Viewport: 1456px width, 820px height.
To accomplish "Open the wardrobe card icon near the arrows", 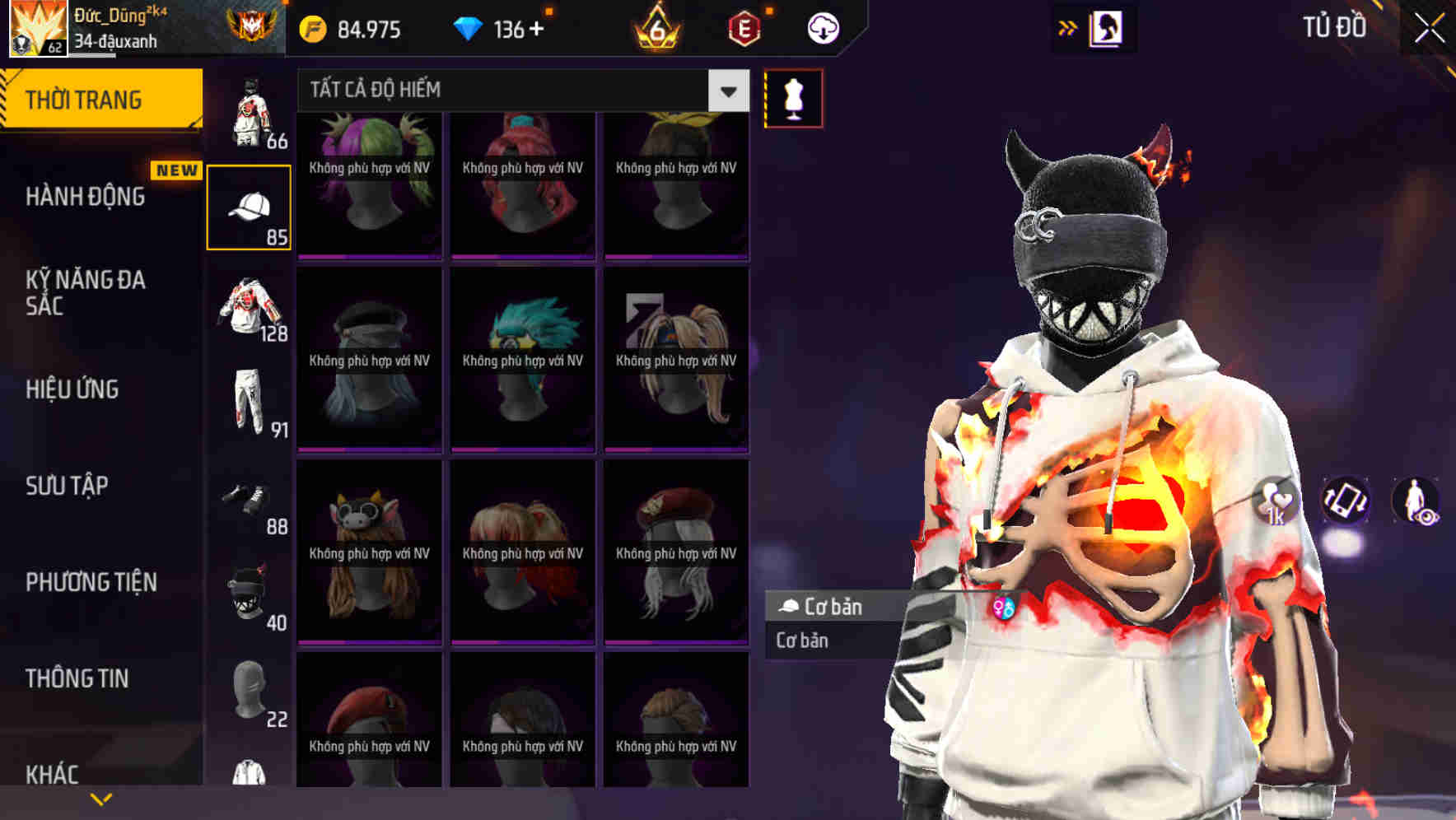I will tap(1108, 27).
